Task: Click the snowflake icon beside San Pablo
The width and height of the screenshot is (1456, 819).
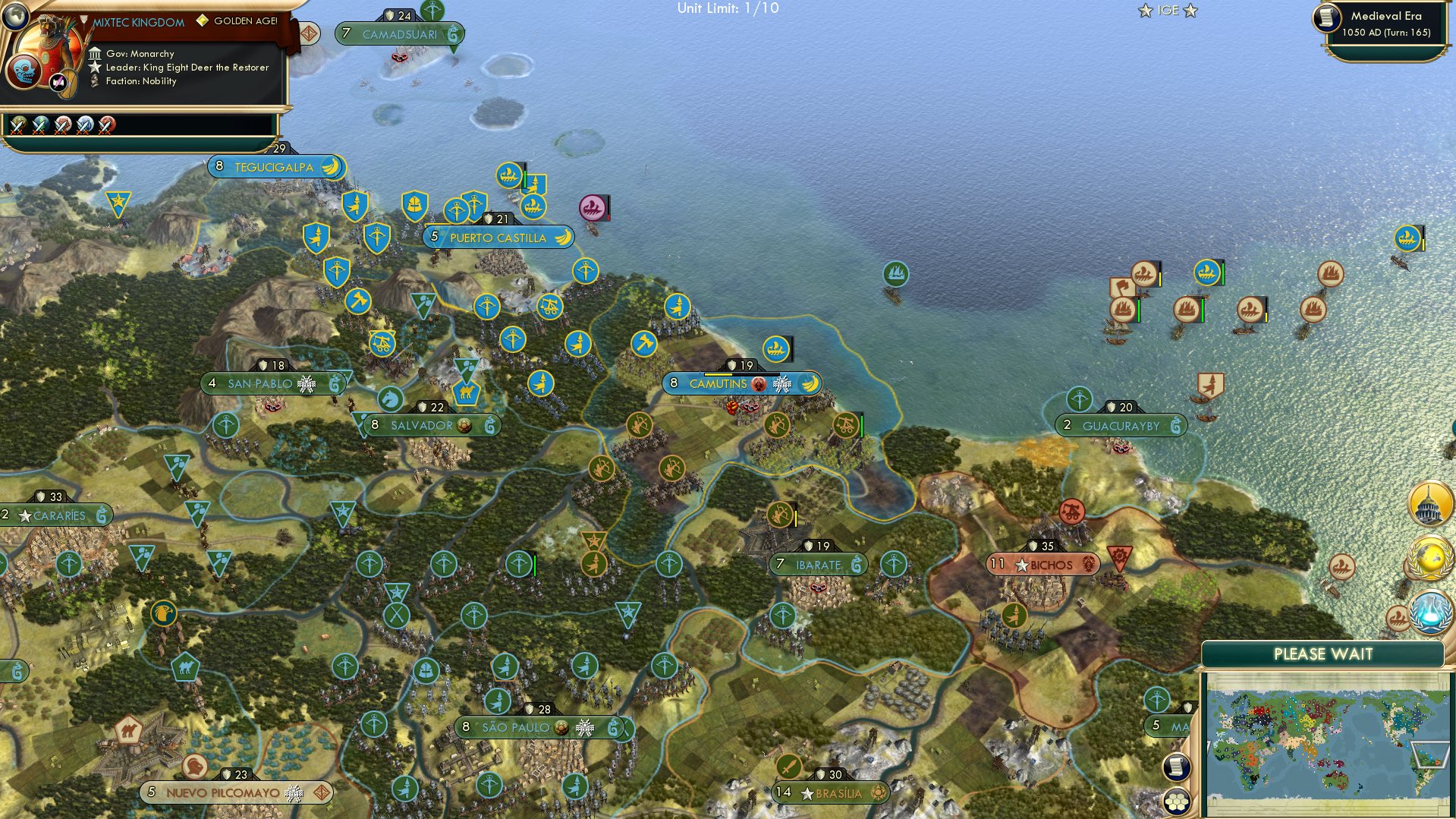Action: pos(306,383)
